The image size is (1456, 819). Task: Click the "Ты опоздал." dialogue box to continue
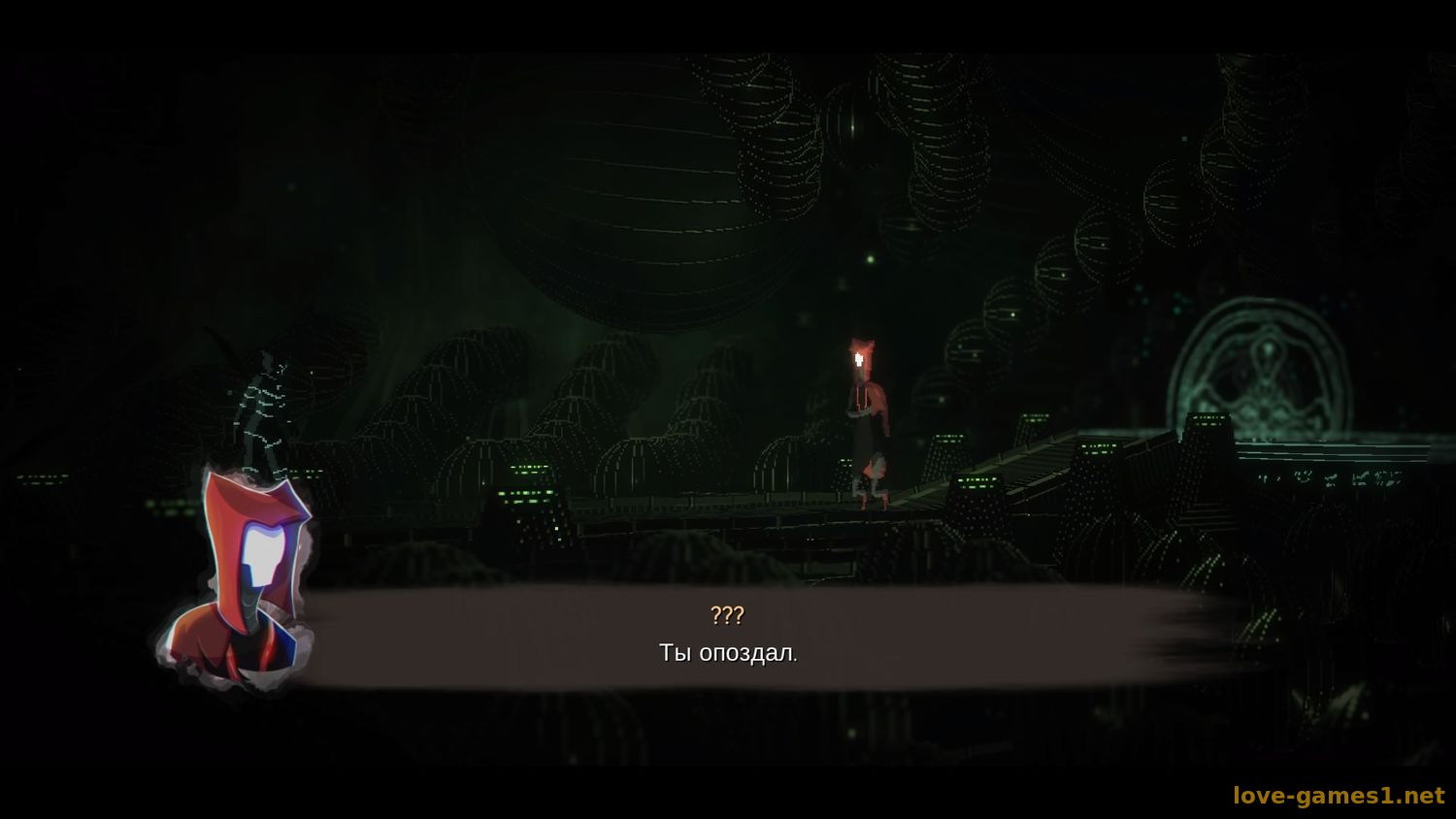728,639
